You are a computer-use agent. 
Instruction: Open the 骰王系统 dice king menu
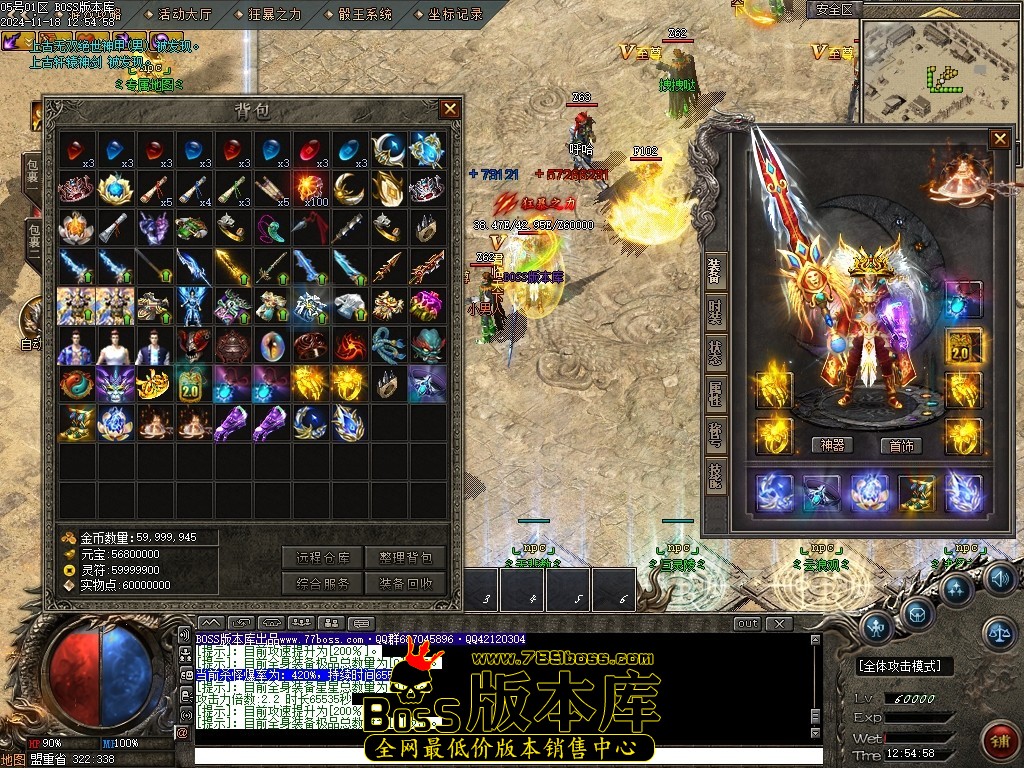pyautogui.click(x=363, y=14)
